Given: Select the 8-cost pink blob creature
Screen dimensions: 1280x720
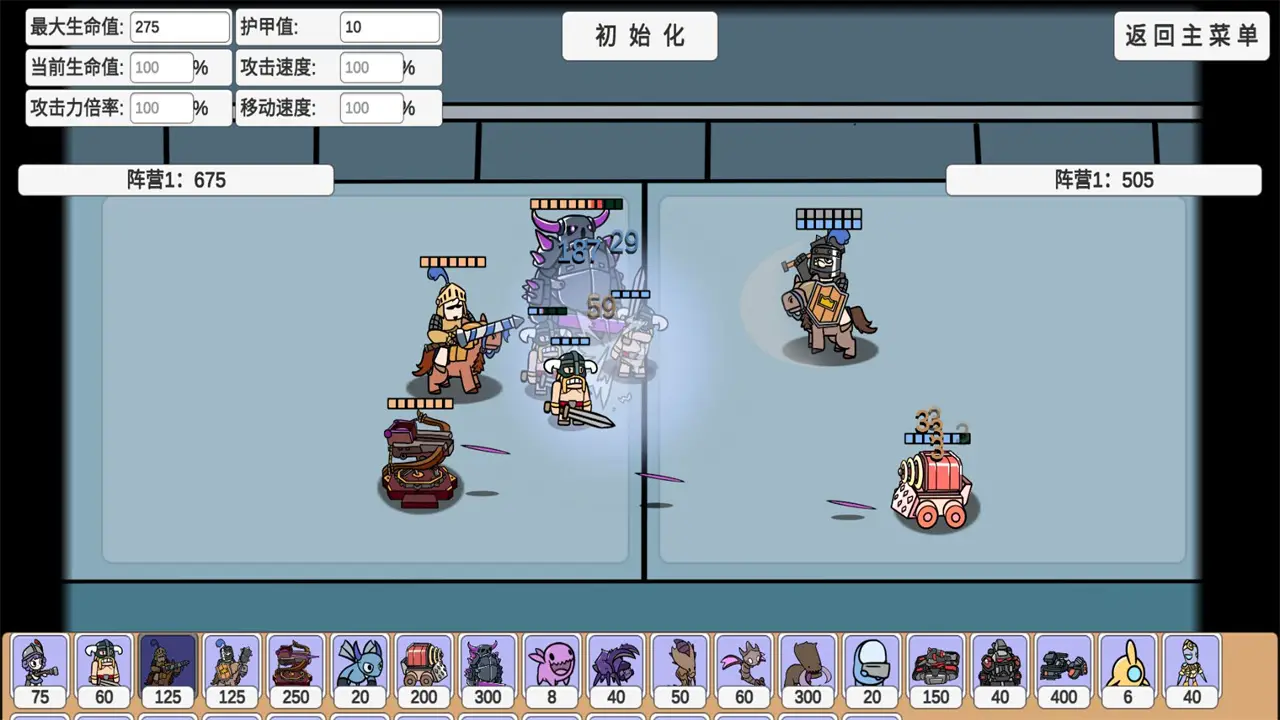Looking at the screenshot, I should [x=551, y=670].
